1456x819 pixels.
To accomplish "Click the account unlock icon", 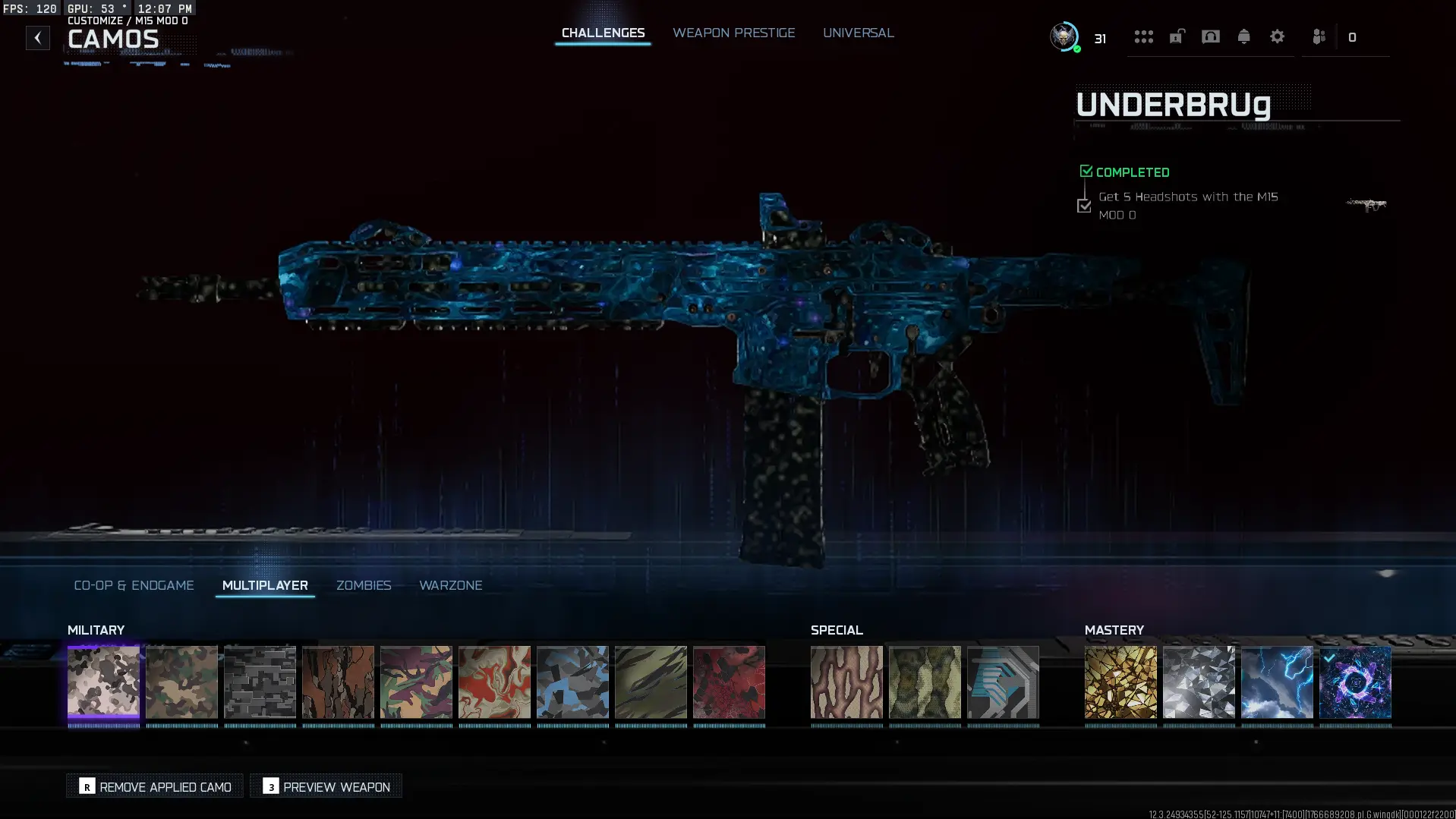I will (1177, 36).
